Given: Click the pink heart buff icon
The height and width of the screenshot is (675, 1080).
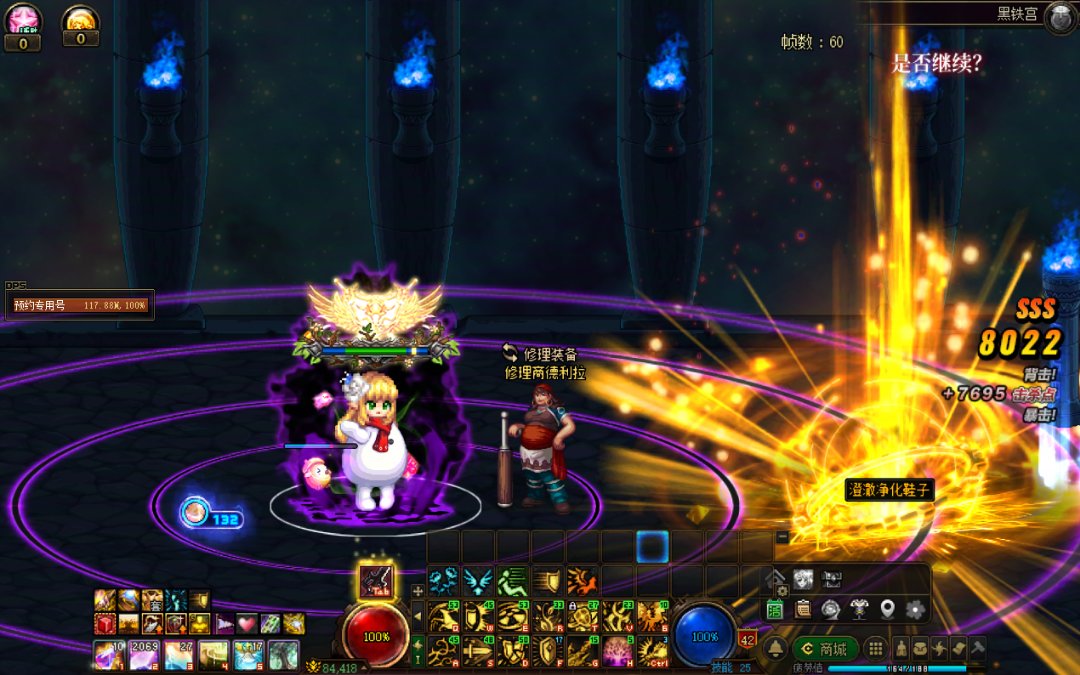Looking at the screenshot, I should [246, 624].
